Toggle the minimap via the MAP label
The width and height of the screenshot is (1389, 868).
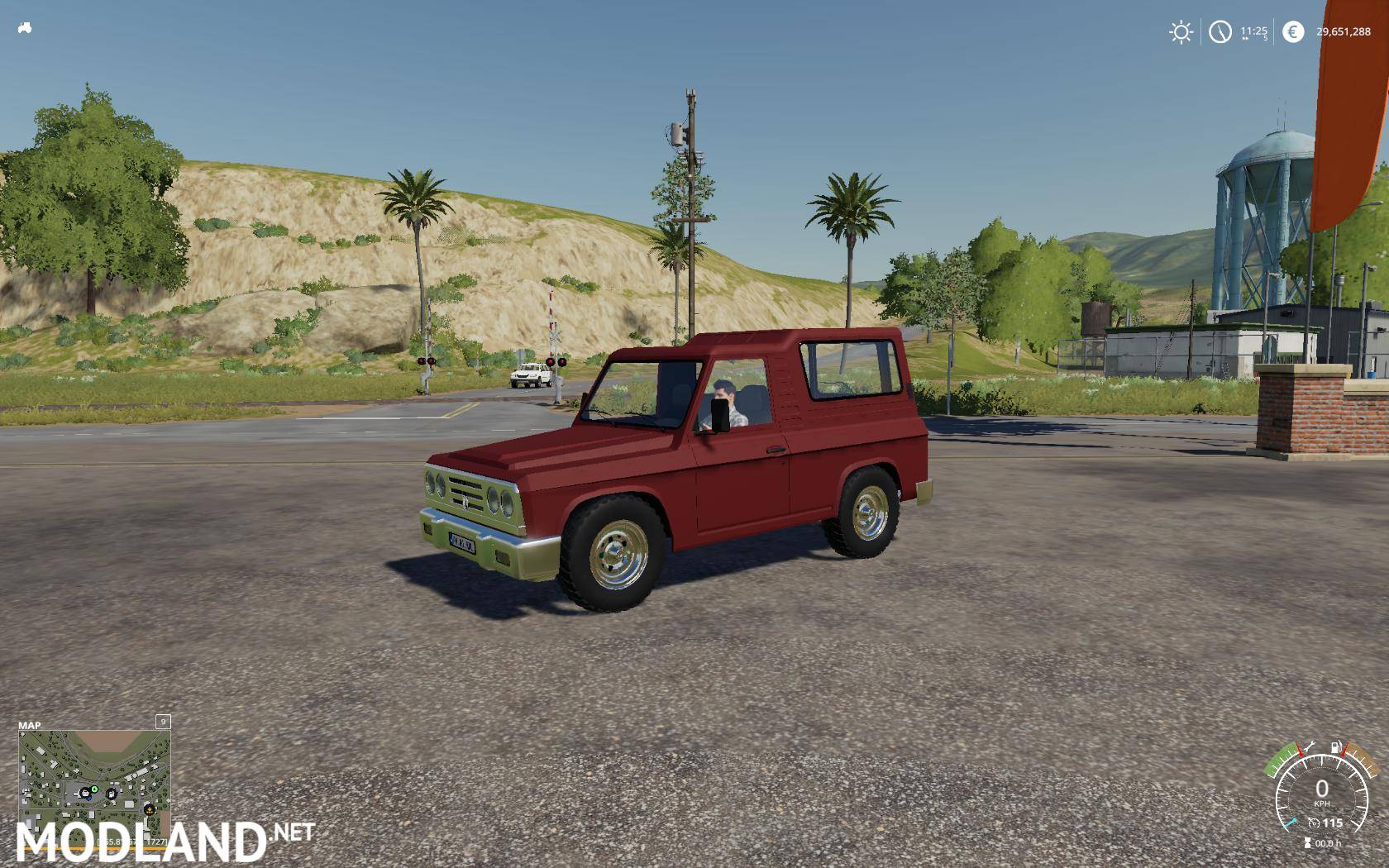[30, 725]
